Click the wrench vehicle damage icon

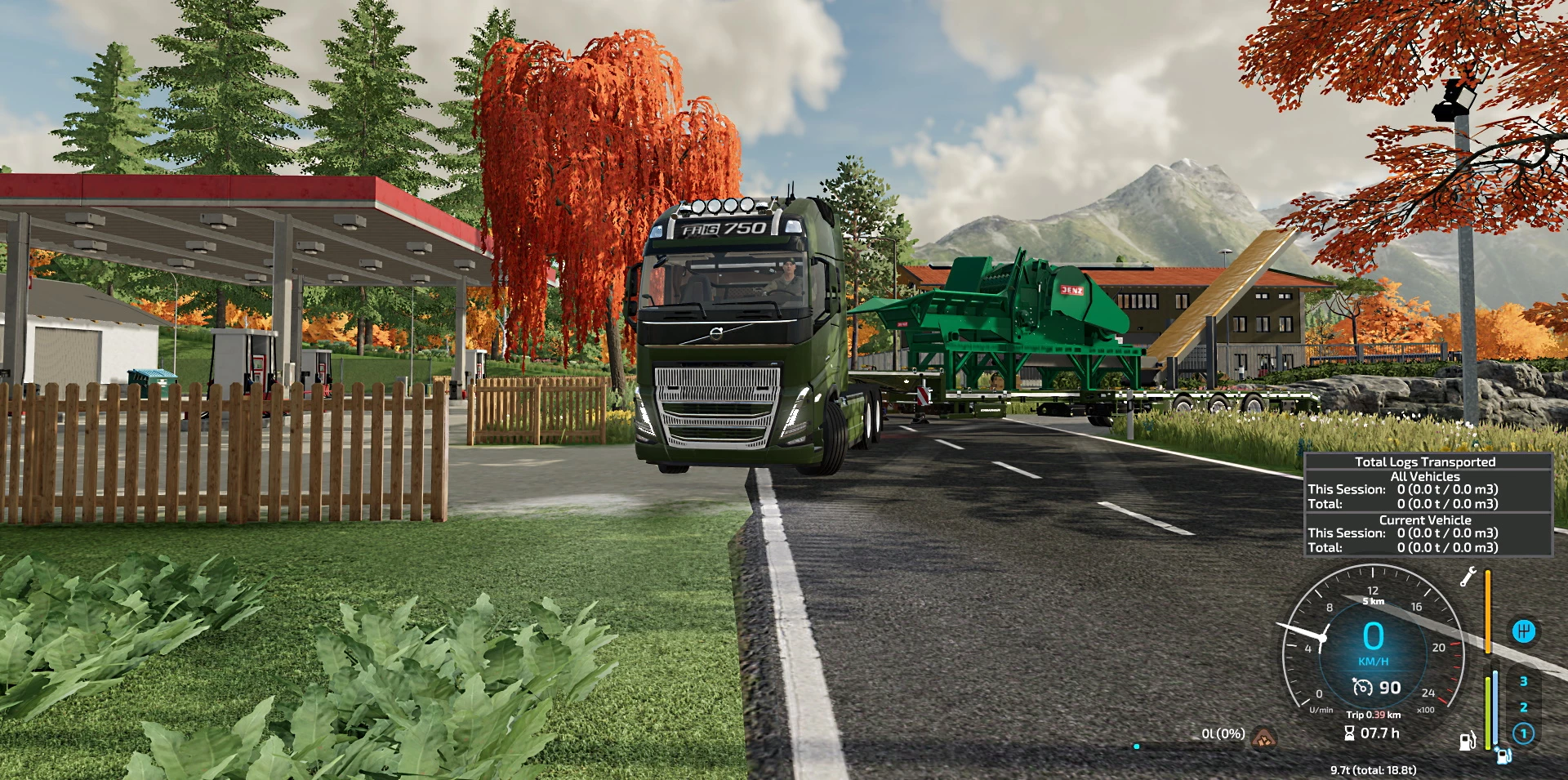tap(1468, 577)
